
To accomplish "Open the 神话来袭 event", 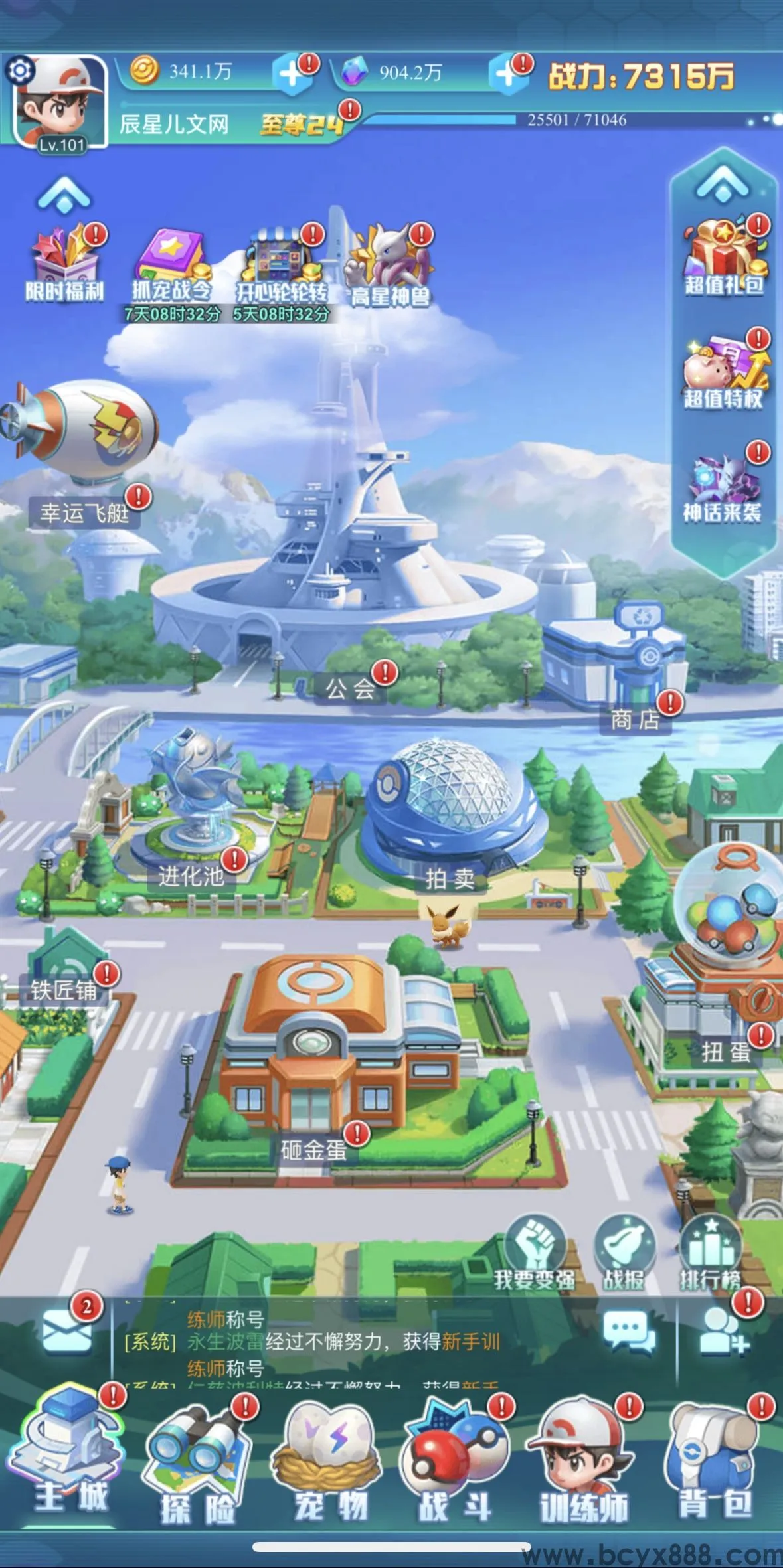I will [x=723, y=485].
